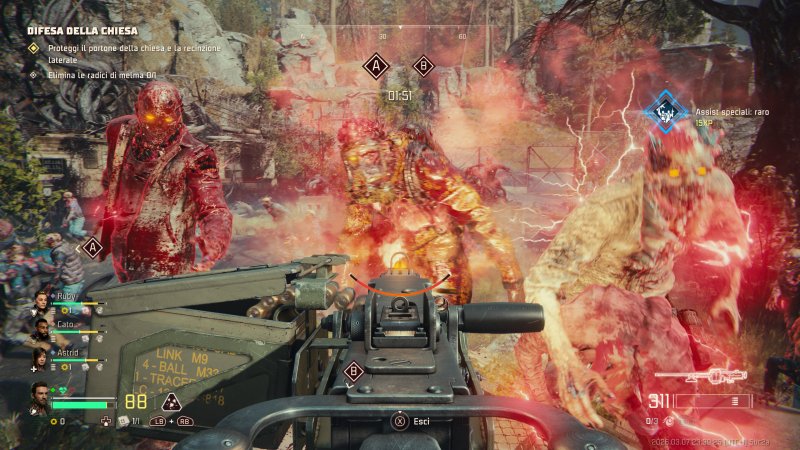
Task: Select the machine gun weapon icon
Action: (701, 376)
